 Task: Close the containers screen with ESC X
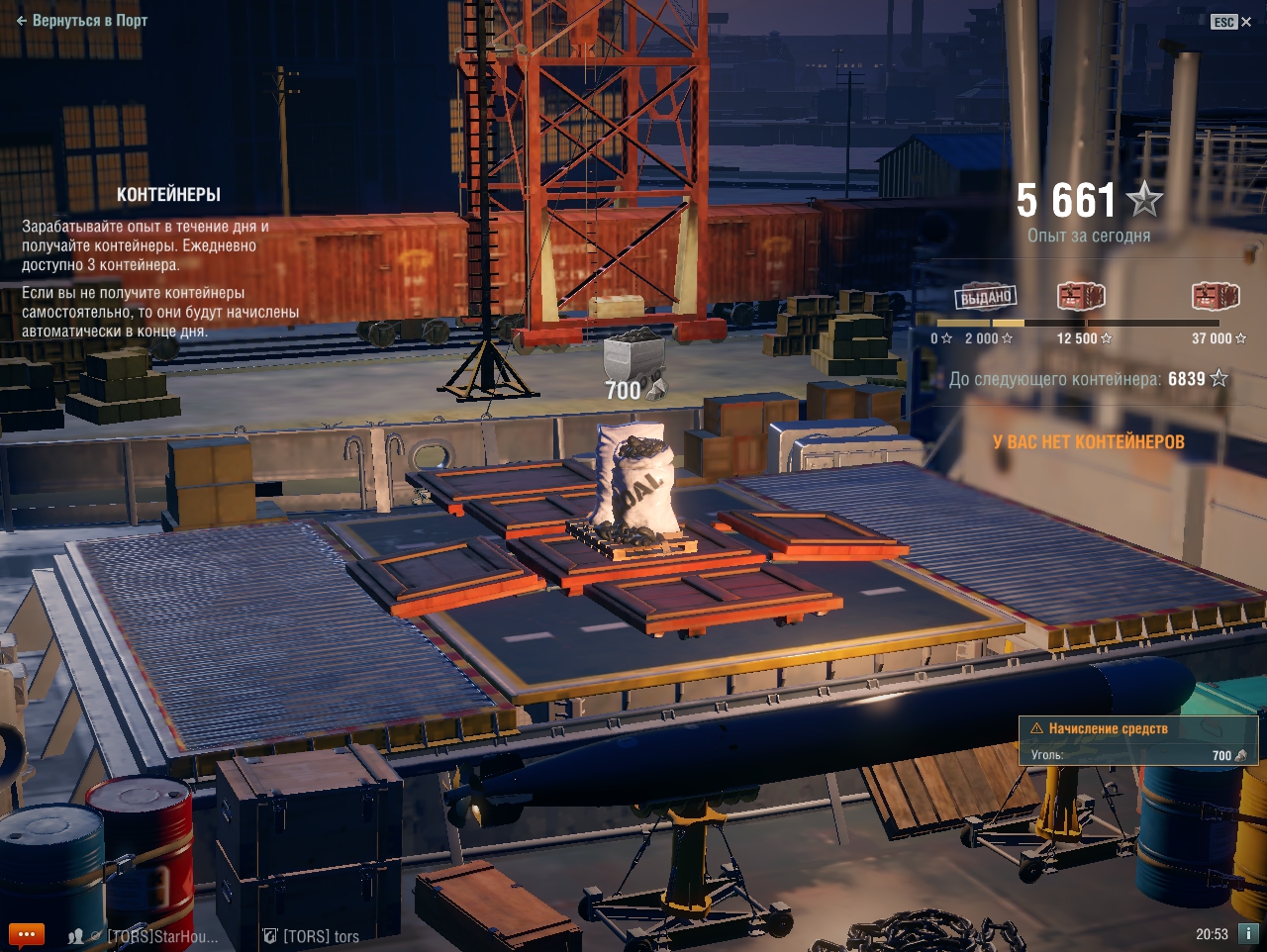[x=1231, y=22]
